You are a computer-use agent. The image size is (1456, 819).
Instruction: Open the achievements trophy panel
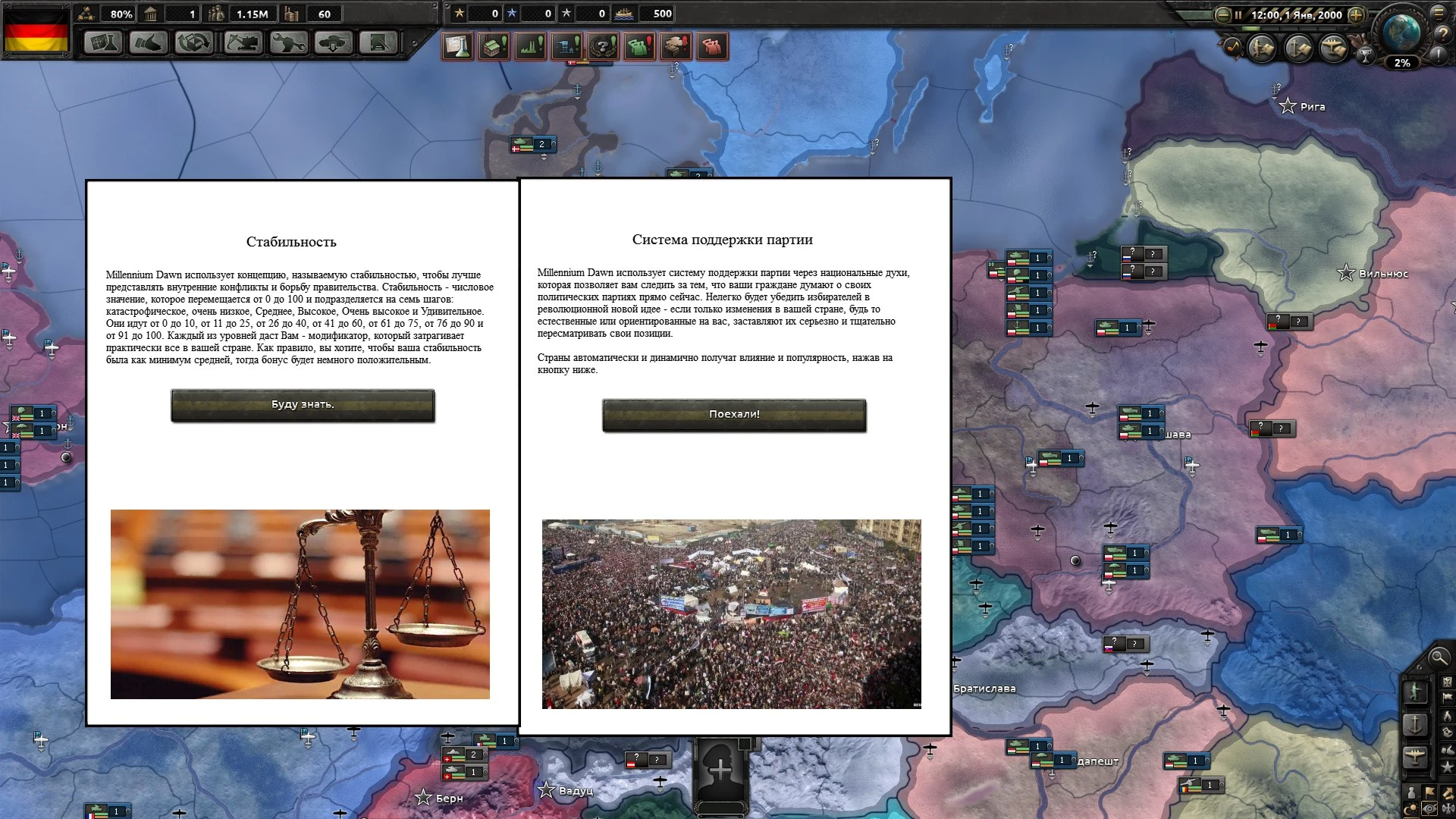tap(1365, 55)
